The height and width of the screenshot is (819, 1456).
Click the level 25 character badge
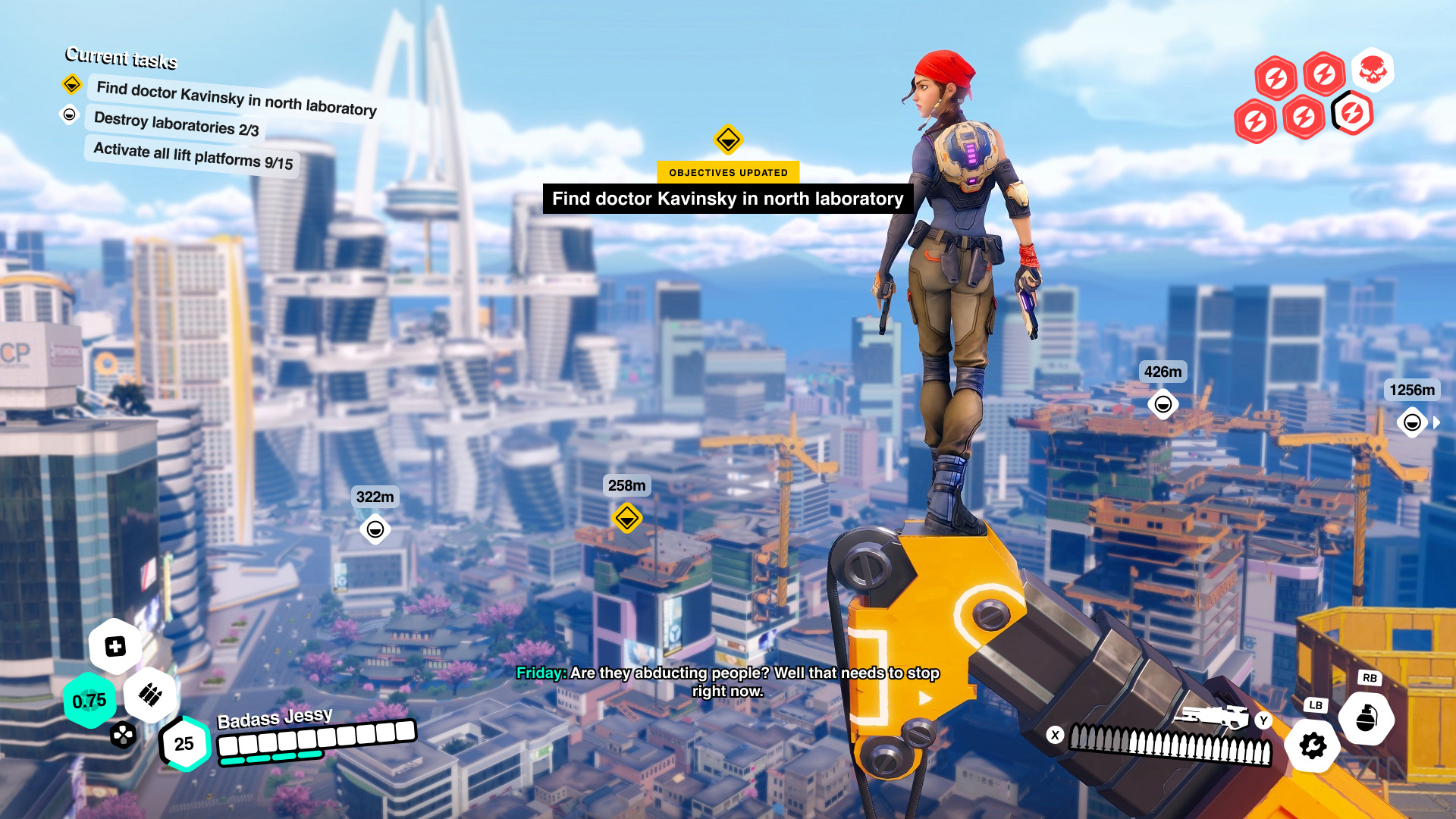184,744
